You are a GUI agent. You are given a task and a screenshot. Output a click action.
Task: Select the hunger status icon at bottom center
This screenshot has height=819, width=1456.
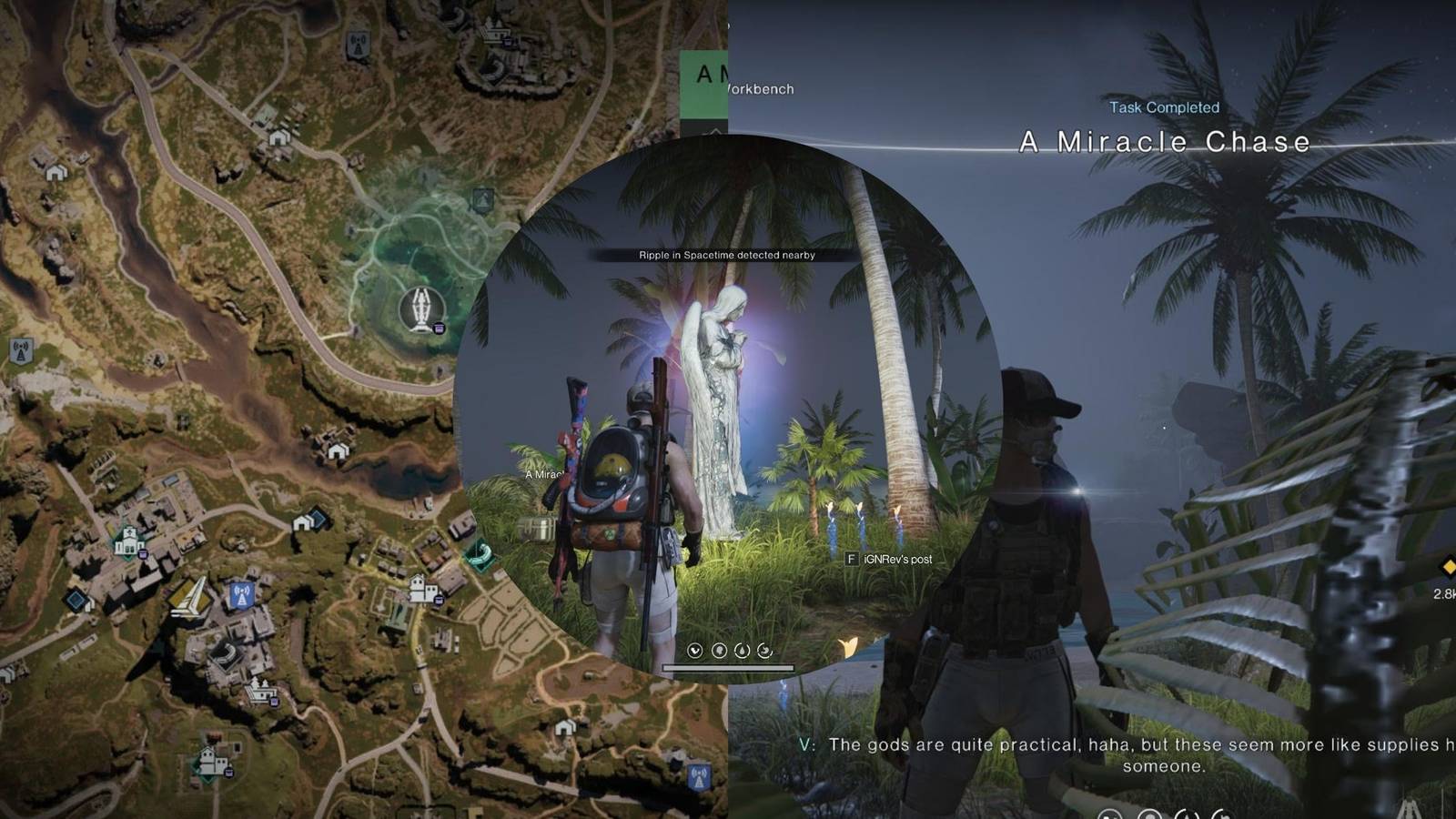[695, 652]
